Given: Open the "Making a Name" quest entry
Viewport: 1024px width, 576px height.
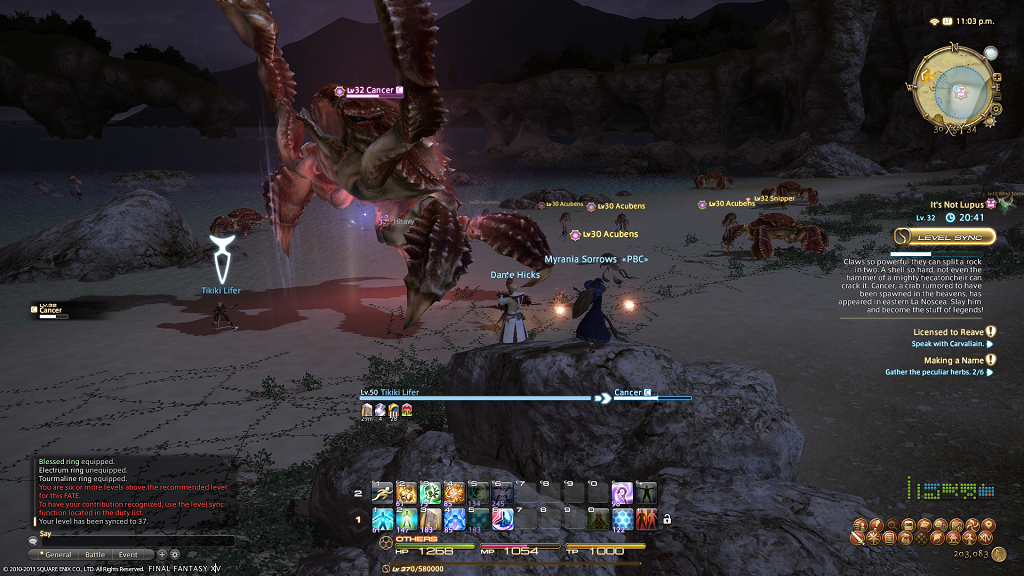Looking at the screenshot, I should pyautogui.click(x=951, y=360).
